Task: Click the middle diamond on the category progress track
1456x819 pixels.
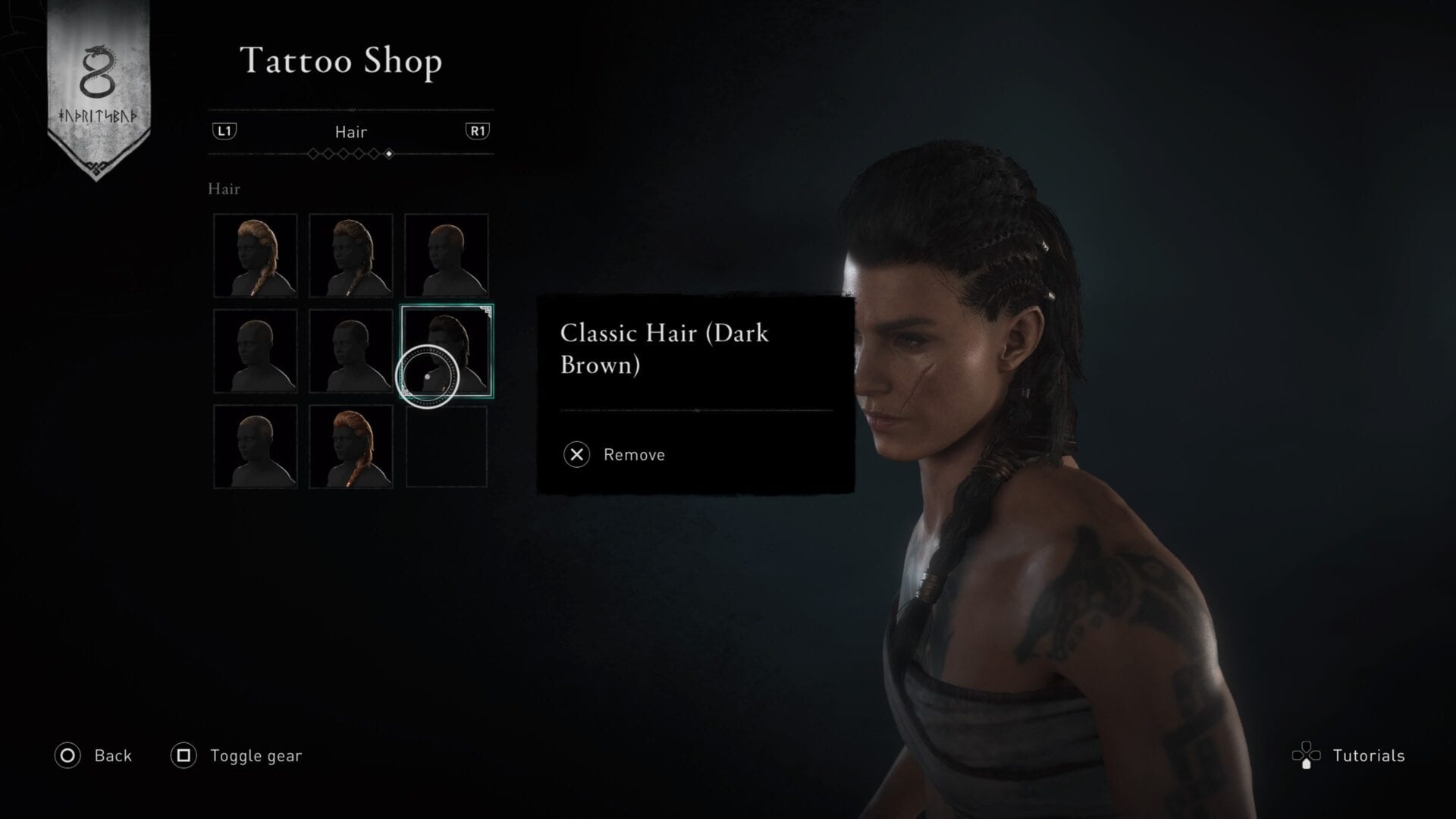Action: click(350, 154)
